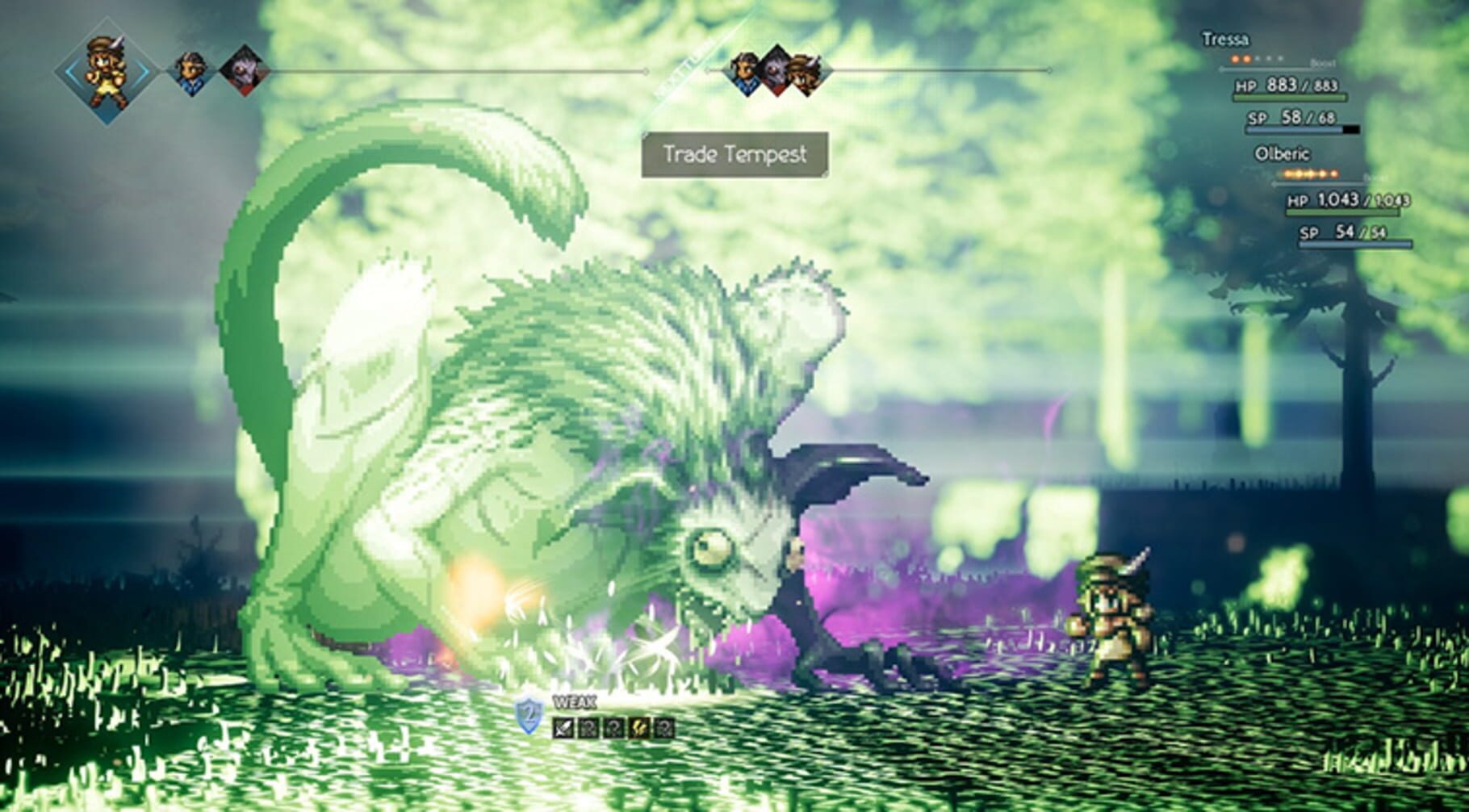
Task: Click Olberic's boost stars indicator
Action: tap(1309, 172)
